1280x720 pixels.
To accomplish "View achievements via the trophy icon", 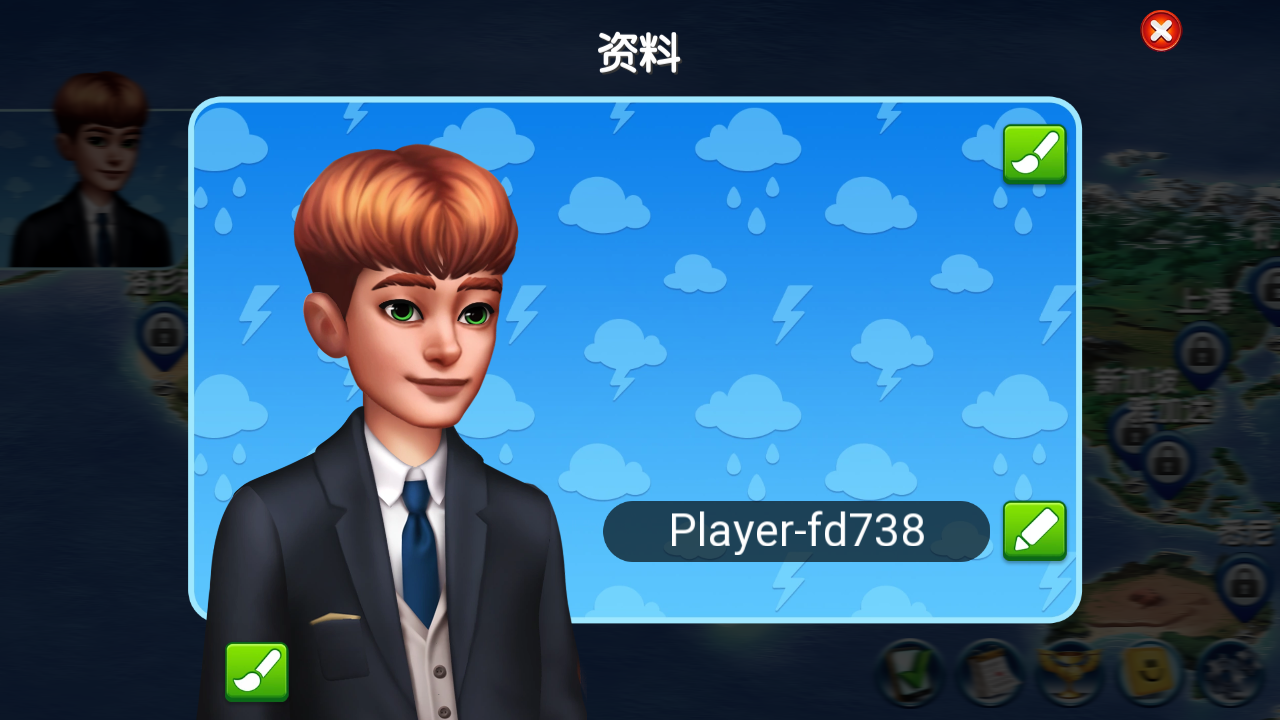I will pyautogui.click(x=1070, y=670).
